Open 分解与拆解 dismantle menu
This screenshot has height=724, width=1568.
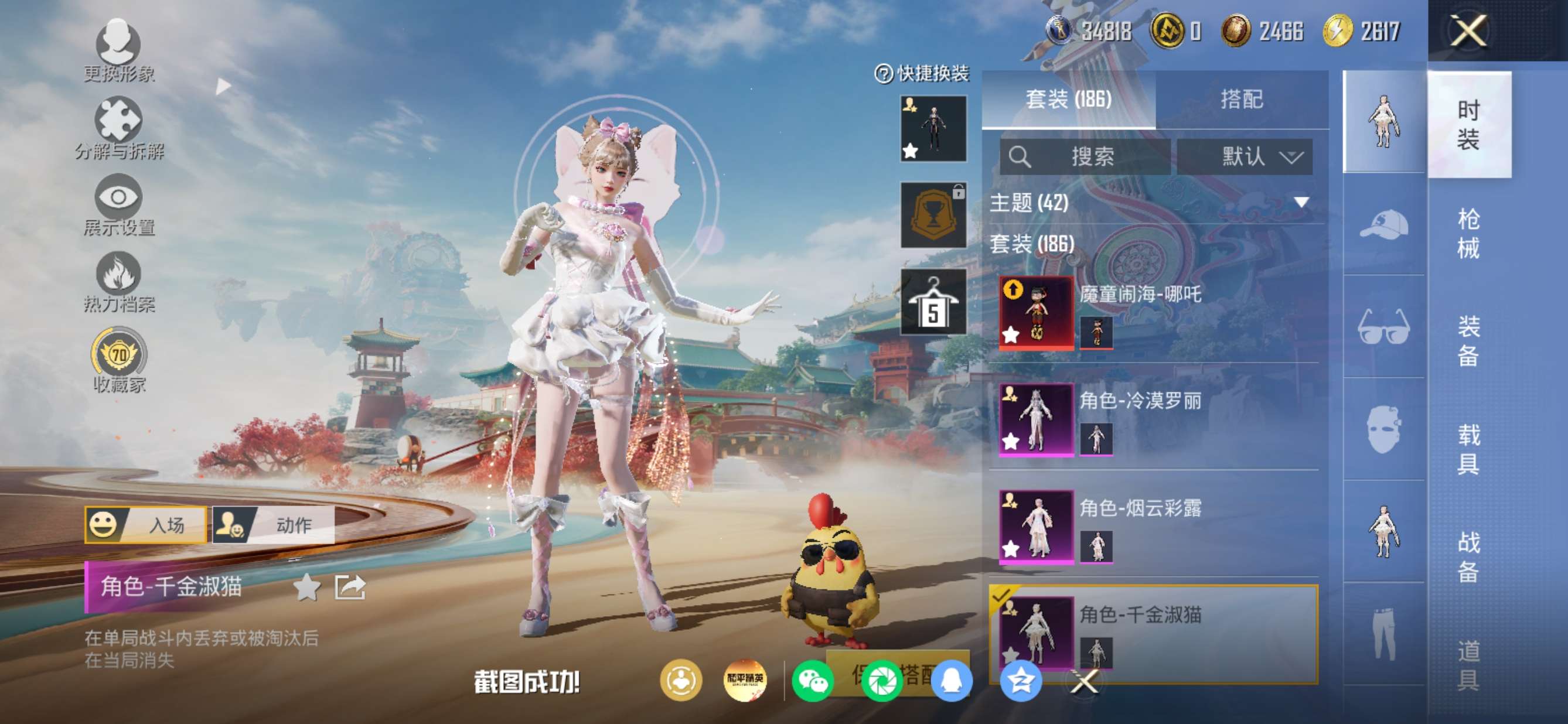(118, 128)
